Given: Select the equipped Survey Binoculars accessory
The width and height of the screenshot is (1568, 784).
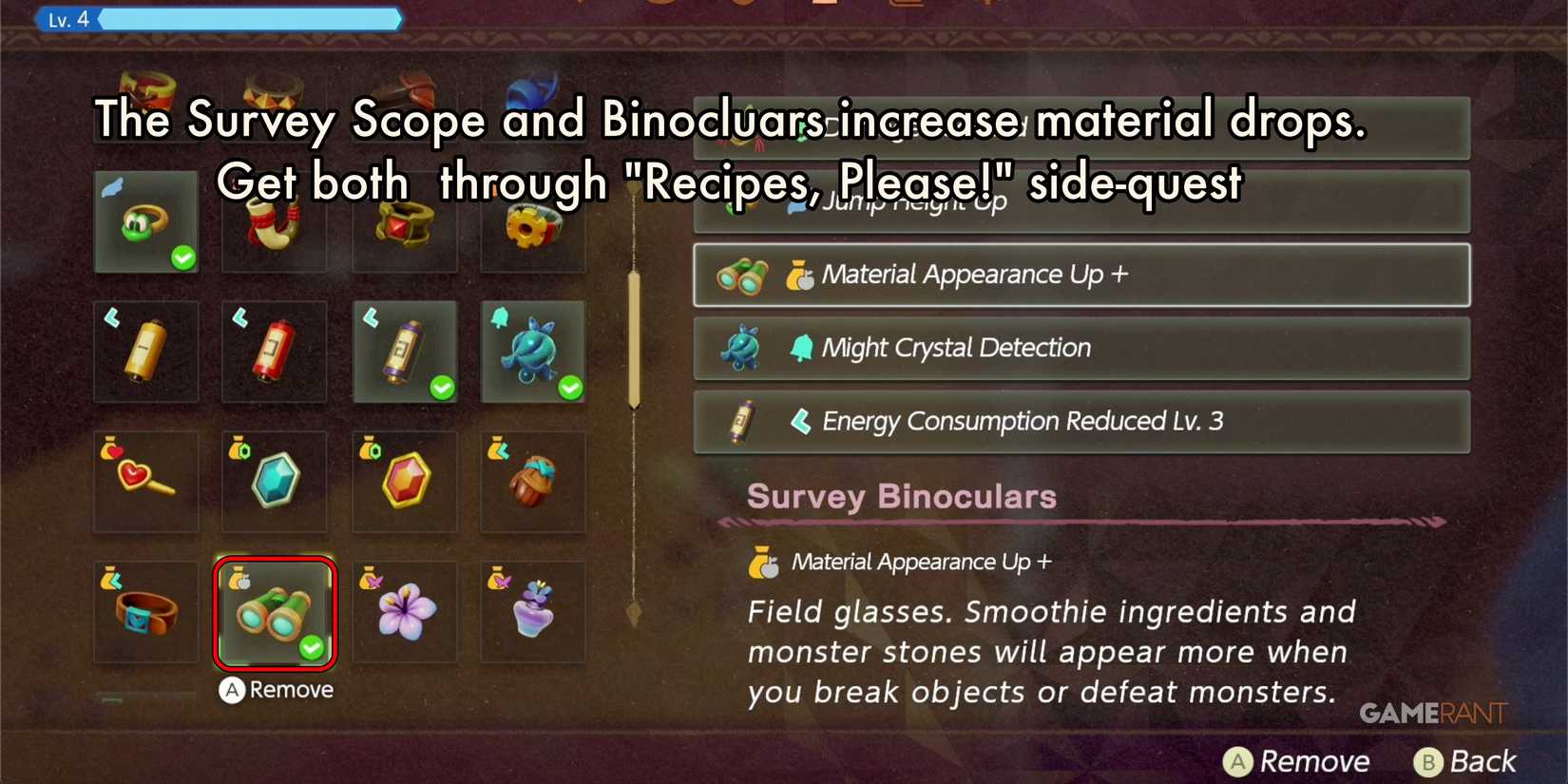Looking at the screenshot, I should pyautogui.click(x=274, y=613).
